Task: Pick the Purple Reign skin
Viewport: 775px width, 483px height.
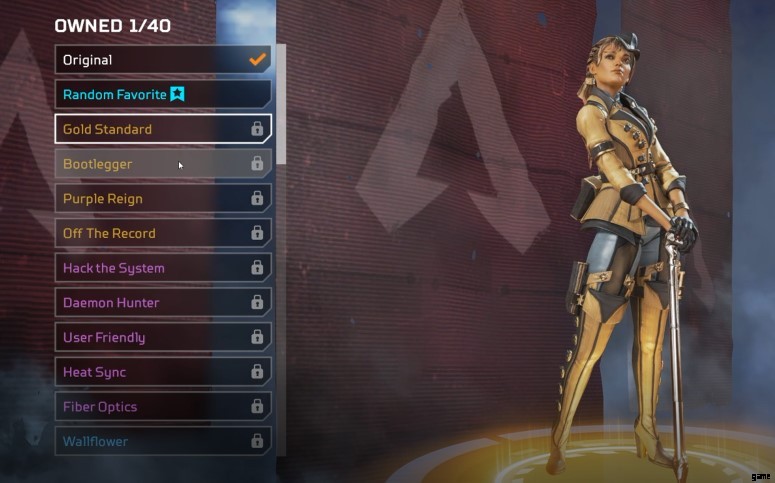Action: [162, 198]
